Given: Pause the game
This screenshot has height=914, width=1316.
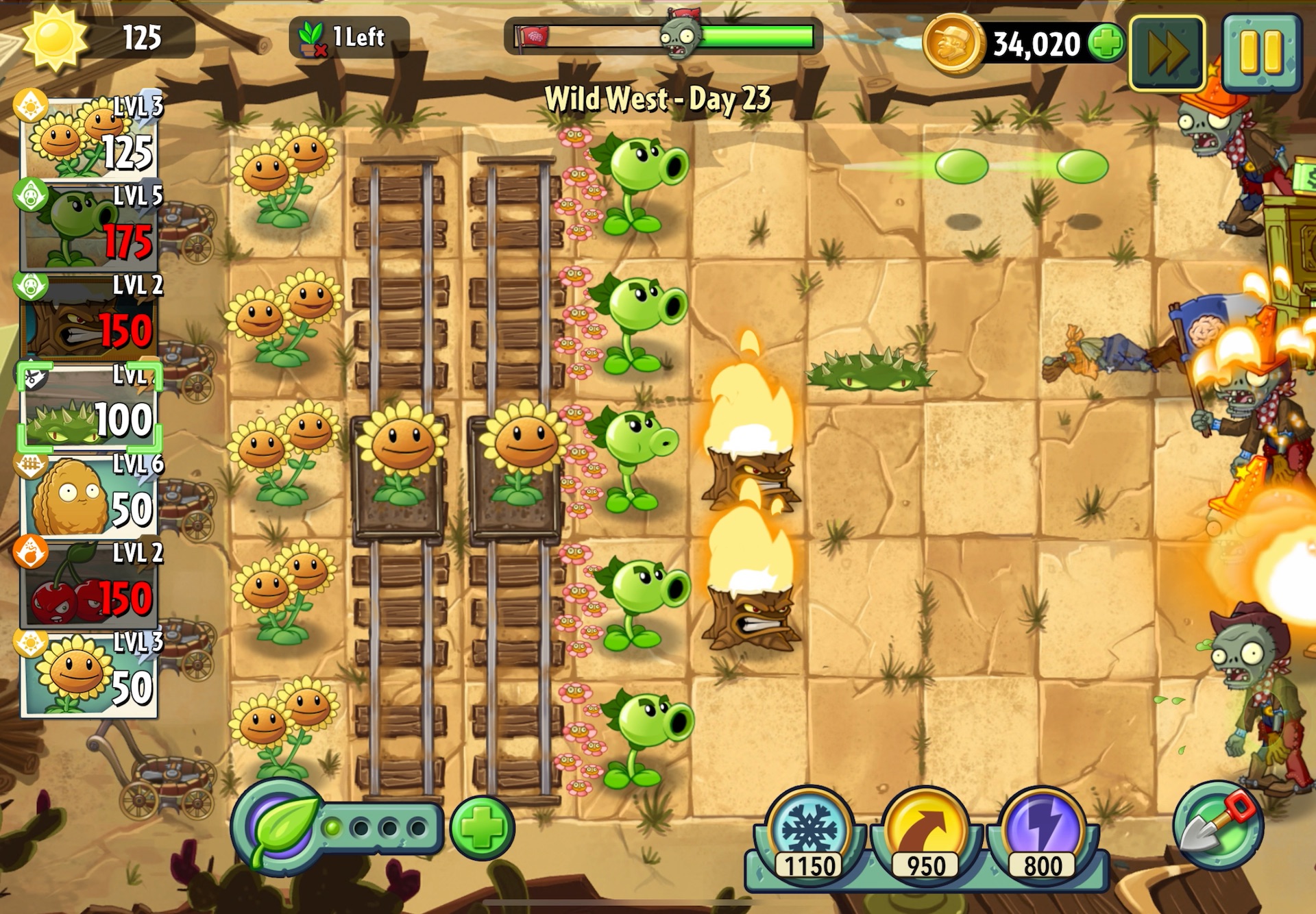Looking at the screenshot, I should tap(1260, 52).
